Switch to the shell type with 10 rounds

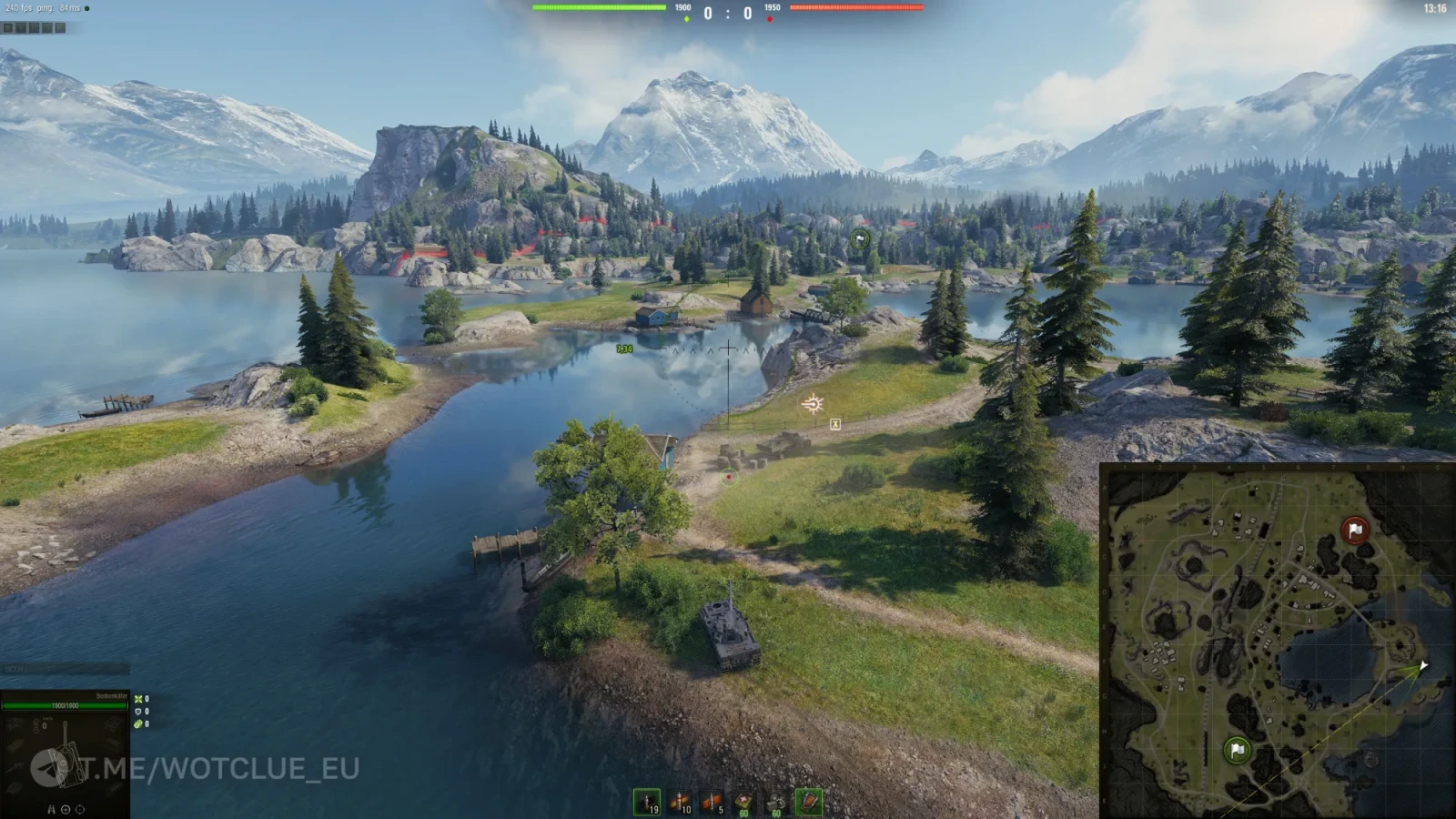point(680,802)
